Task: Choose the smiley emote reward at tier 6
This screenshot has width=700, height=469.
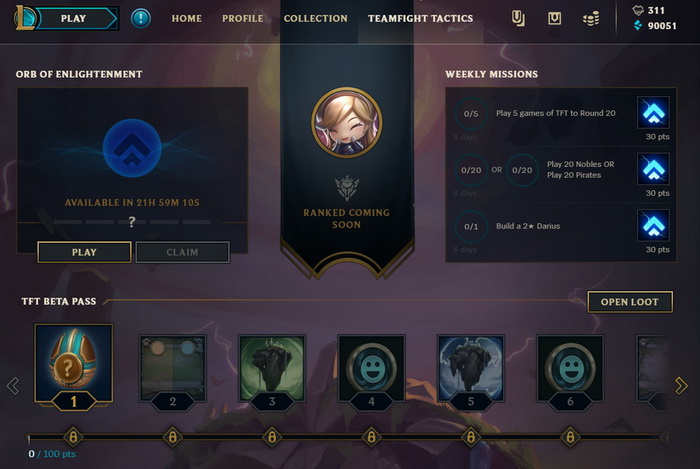Action: [x=570, y=368]
